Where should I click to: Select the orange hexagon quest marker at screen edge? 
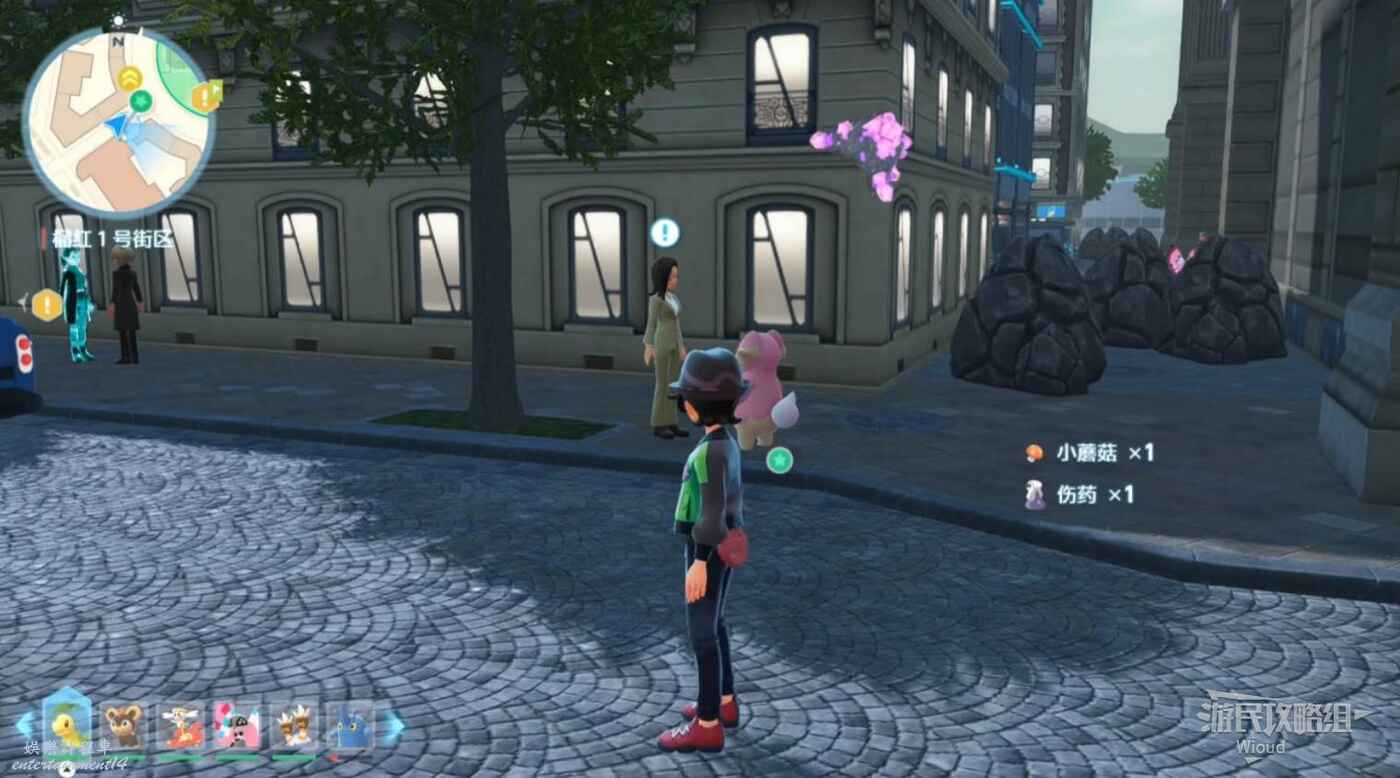47,304
